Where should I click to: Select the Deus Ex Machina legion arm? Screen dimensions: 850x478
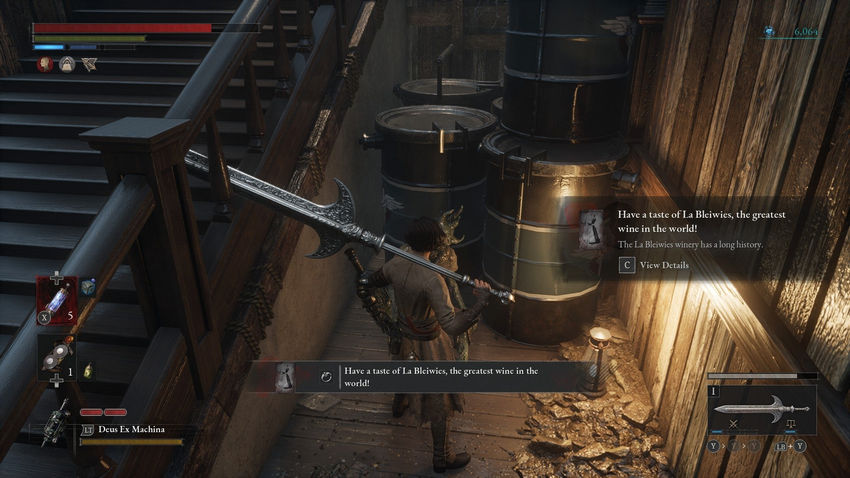62,424
